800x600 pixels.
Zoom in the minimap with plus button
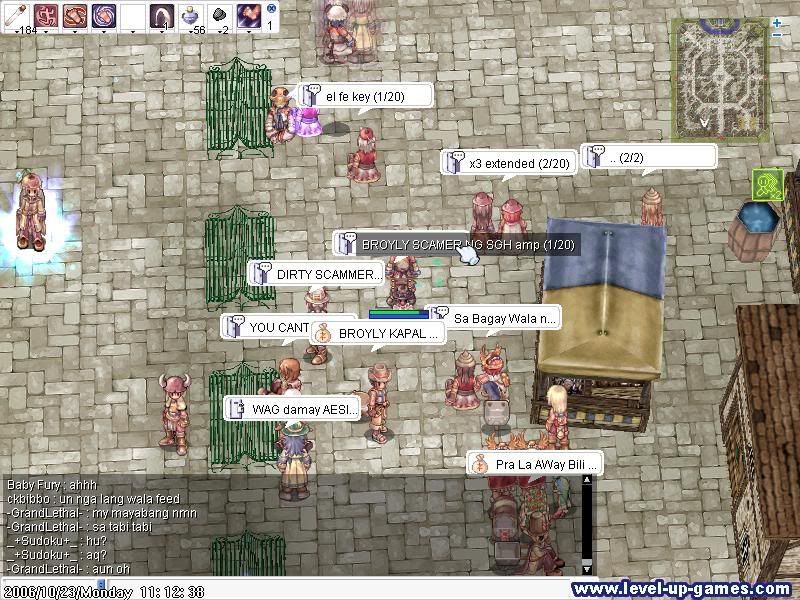coord(778,22)
